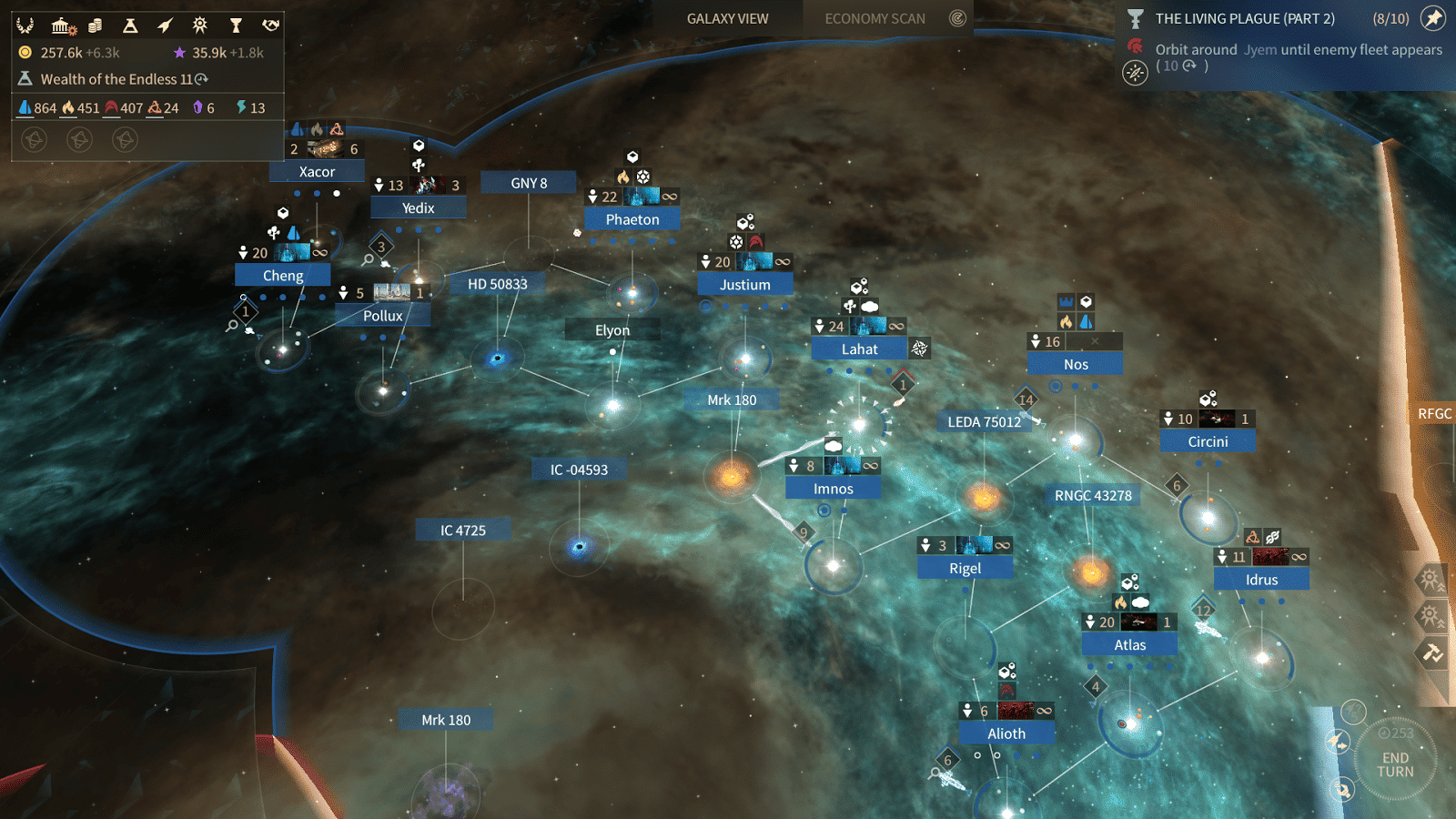Open the hammer construction notification
Screen dimensions: 1456x819
pos(1431,652)
